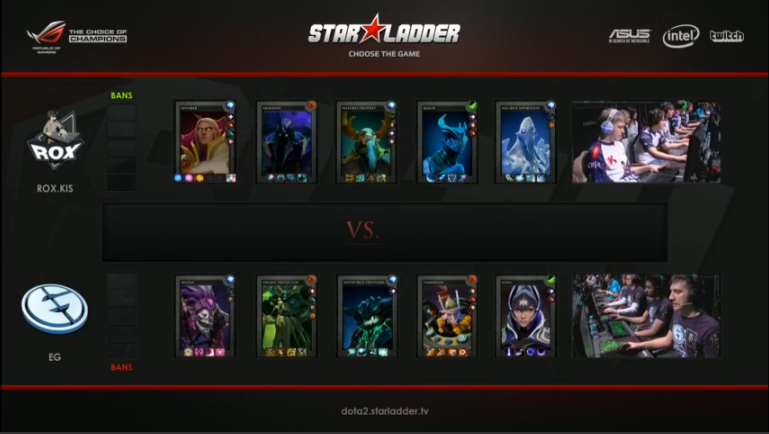The image size is (769, 434).
Task: Select the Invoker hero card
Action: [206, 142]
